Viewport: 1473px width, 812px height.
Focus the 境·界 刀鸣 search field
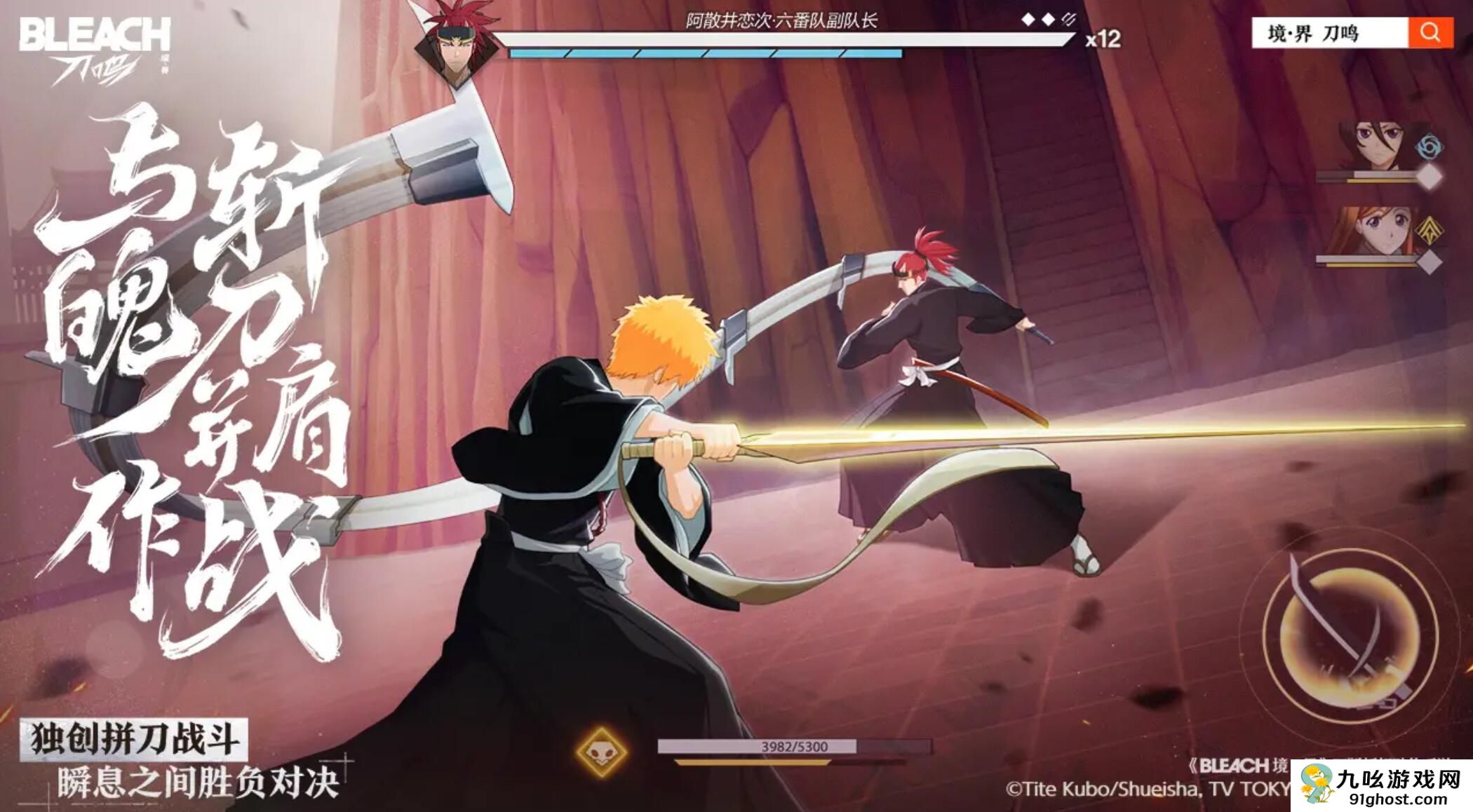point(1329,33)
